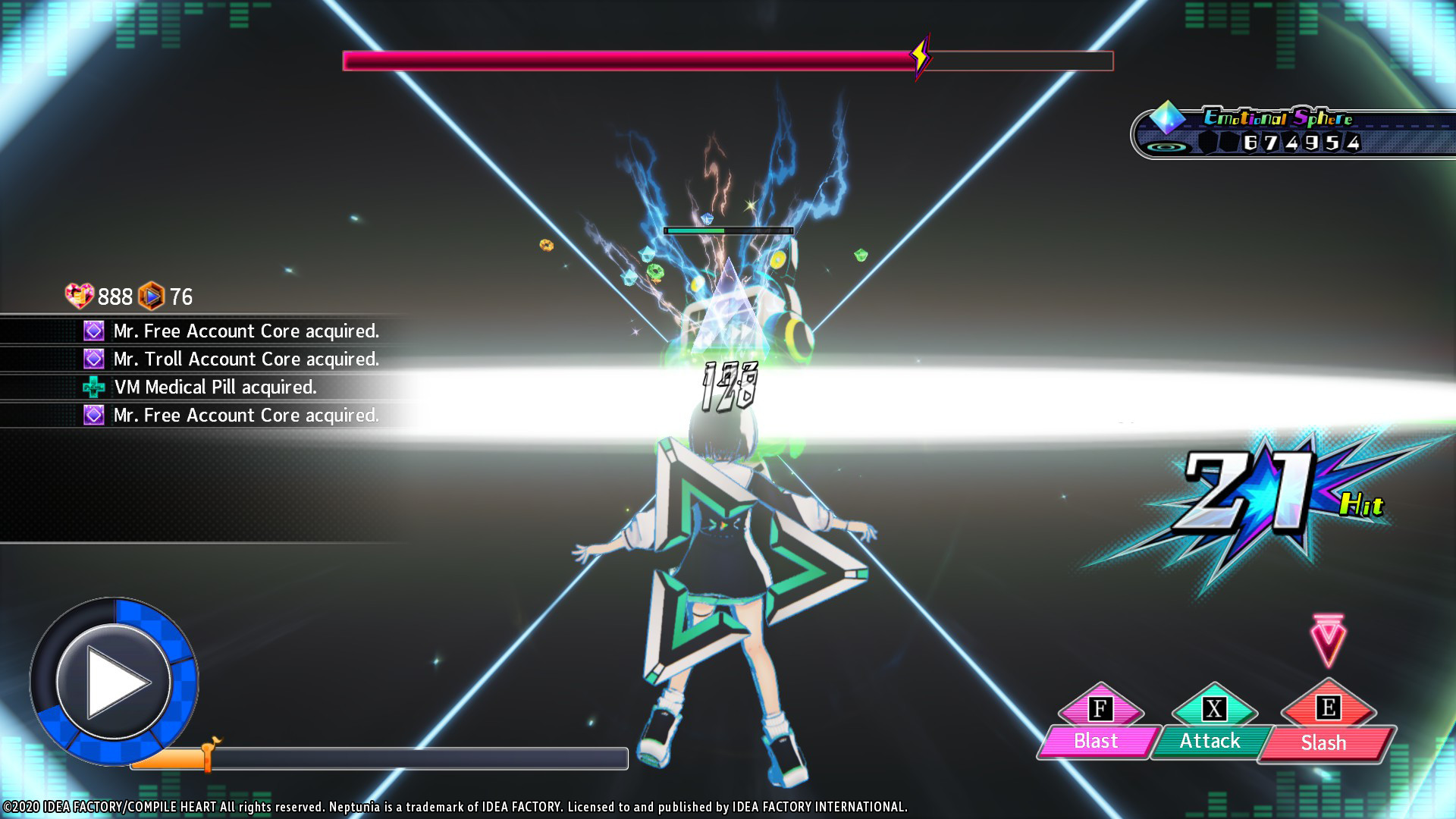Click the pink inverted triangle marker above Slash

pyautogui.click(x=1326, y=639)
